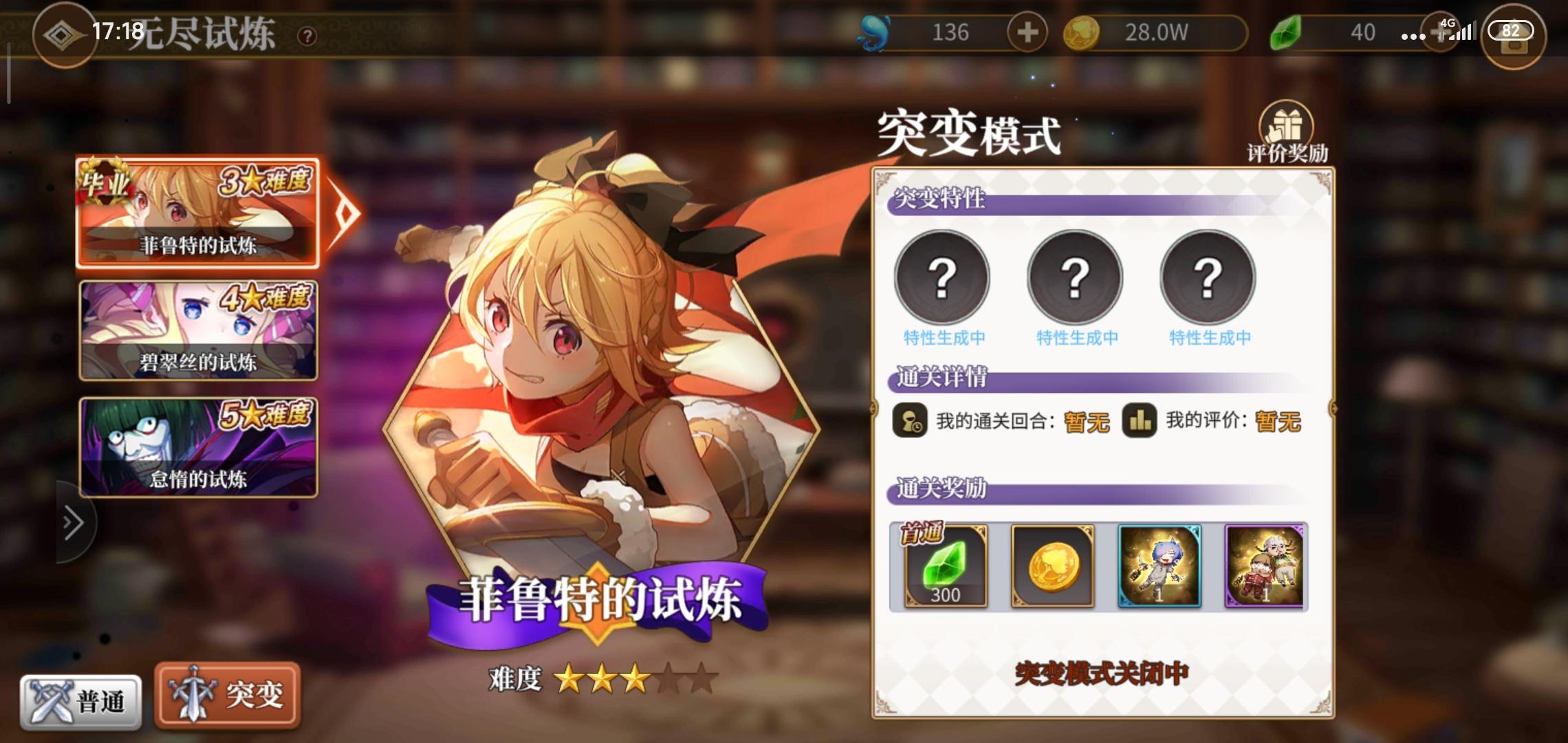This screenshot has height=743, width=1568.
Task: Tap the plus icon to buy blue orb currency
Action: pyautogui.click(x=1027, y=32)
